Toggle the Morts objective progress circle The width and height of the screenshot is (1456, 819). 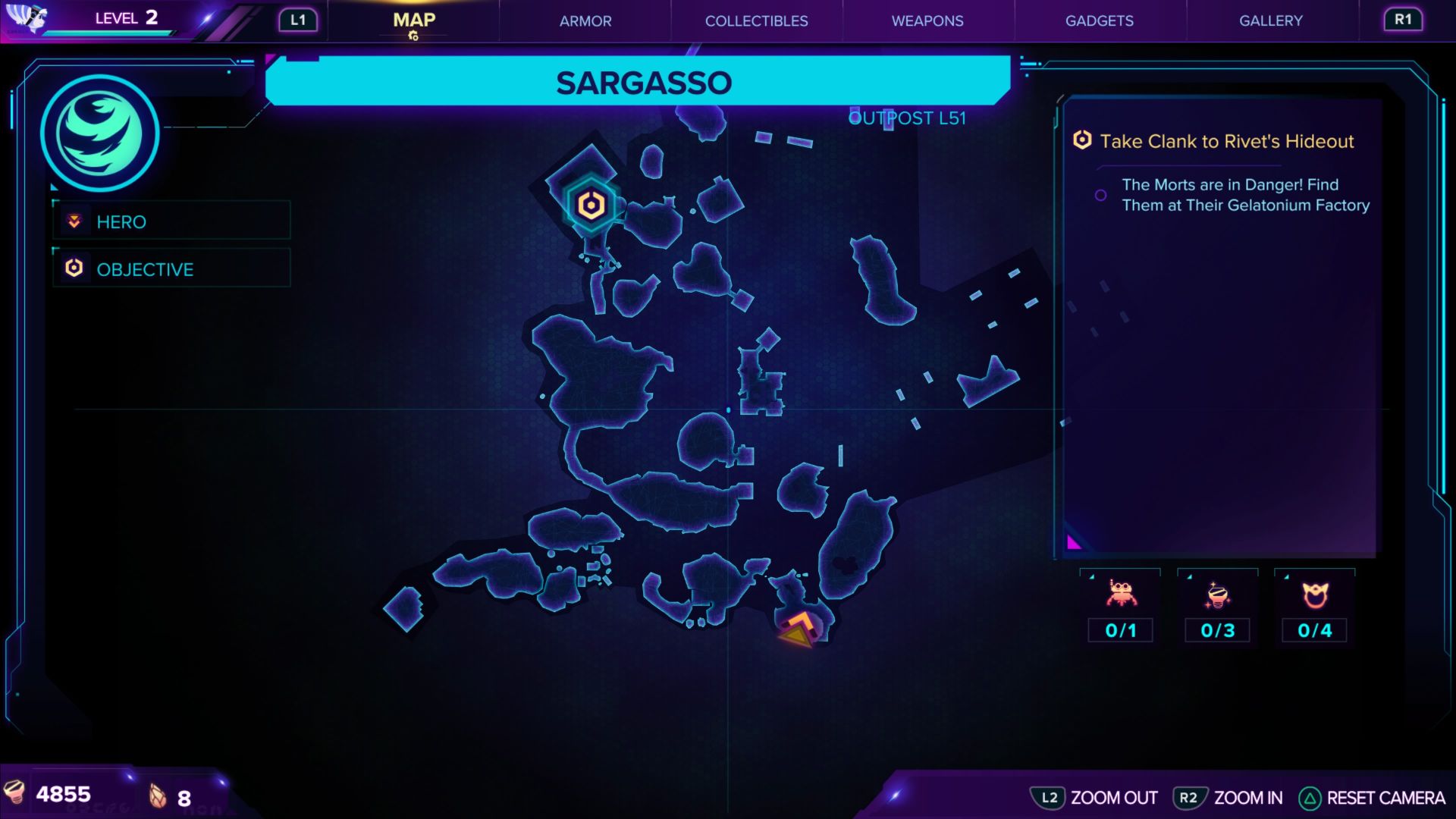1100,195
